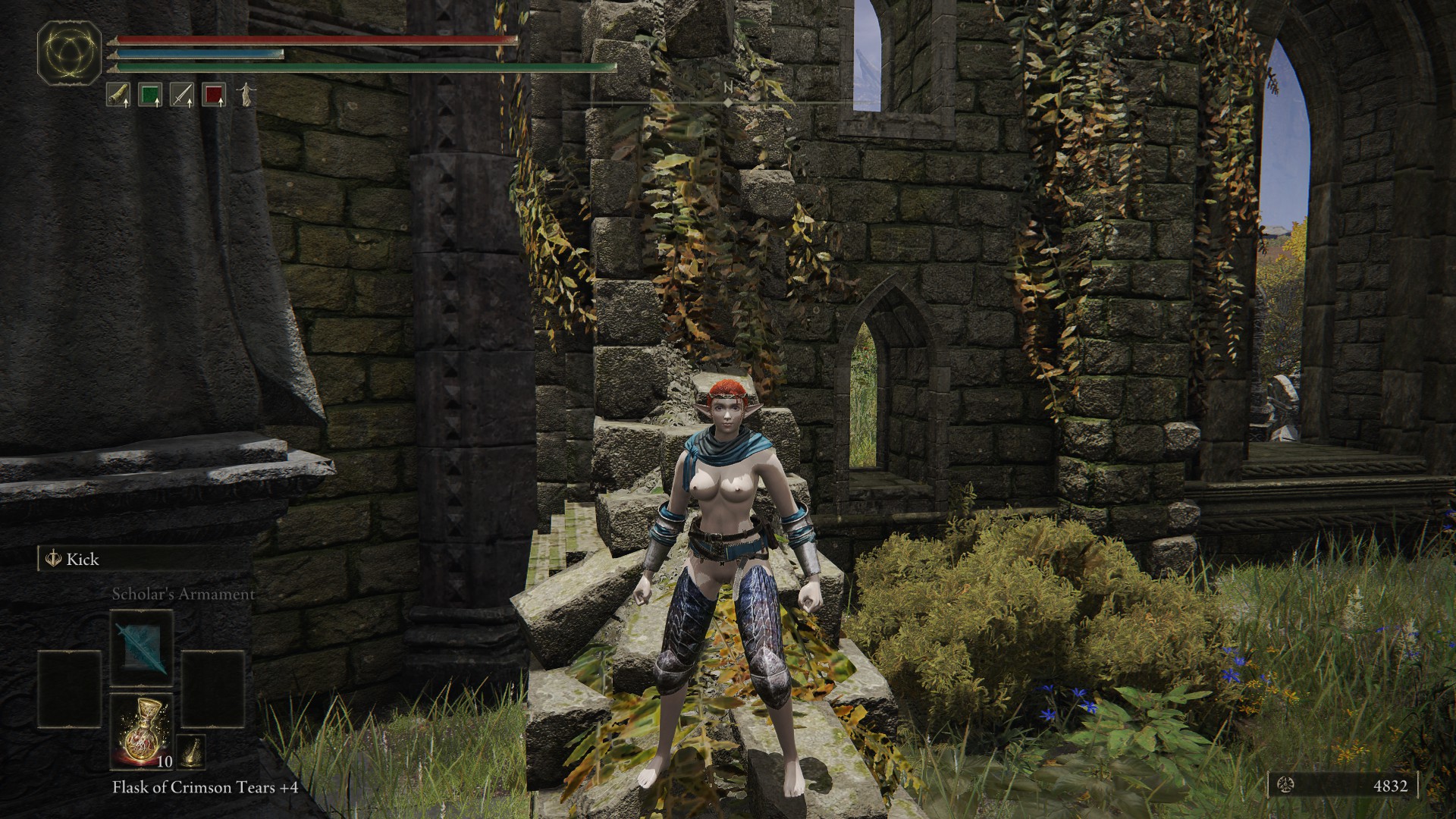1456x819 pixels.
Task: Use the Flask of Crimson Tears slot
Action: point(142,730)
